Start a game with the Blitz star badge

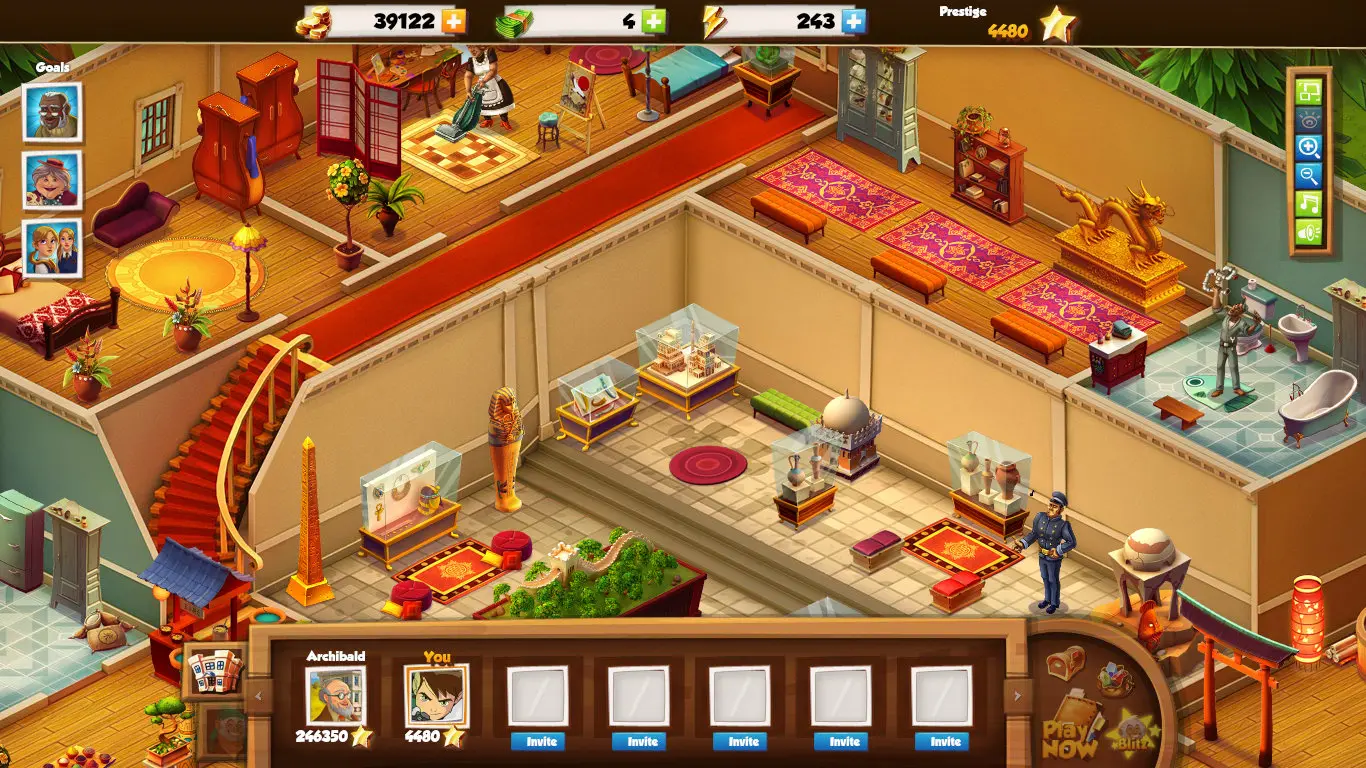pyautogui.click(x=1132, y=733)
